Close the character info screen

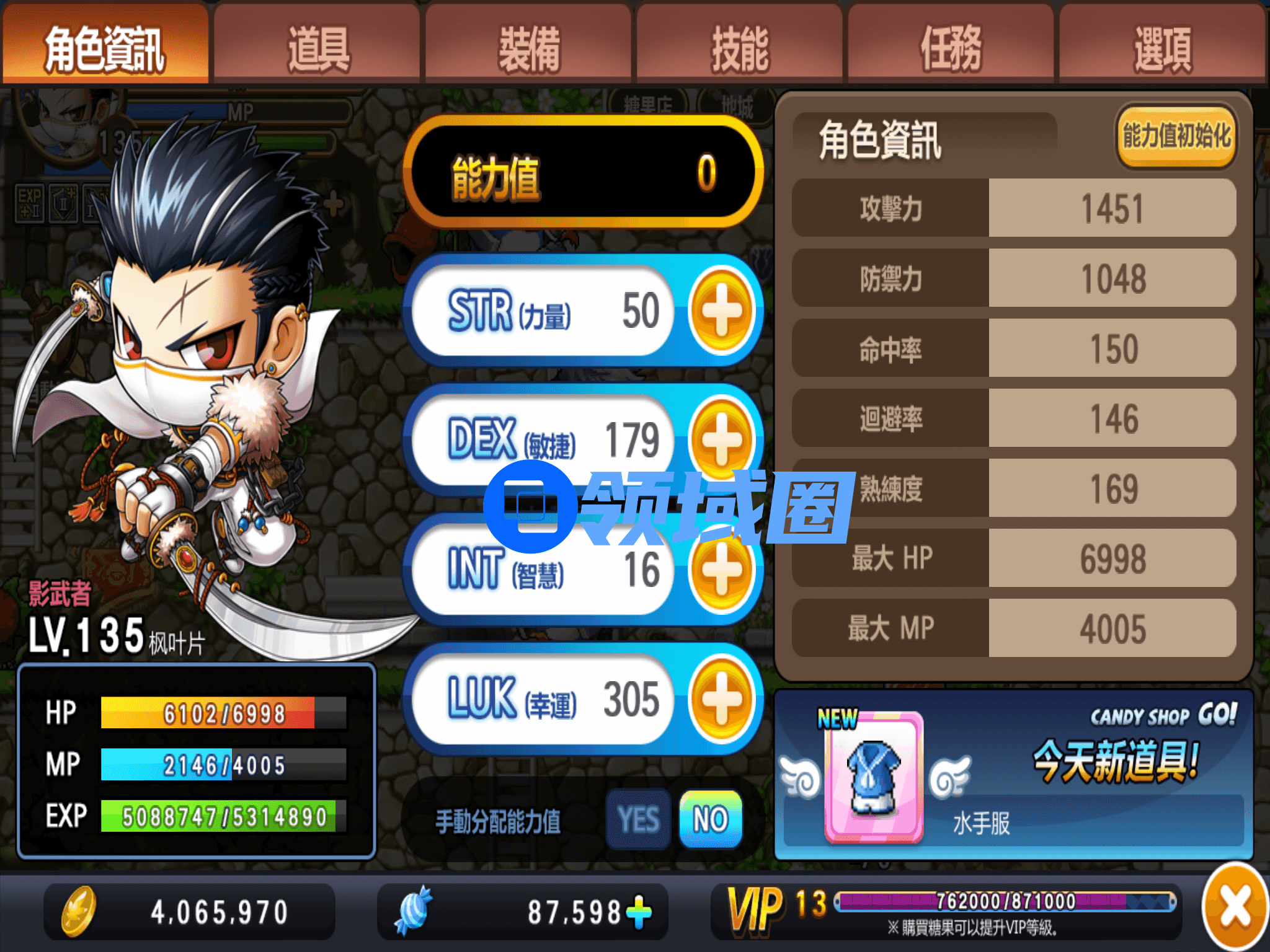click(1235, 908)
